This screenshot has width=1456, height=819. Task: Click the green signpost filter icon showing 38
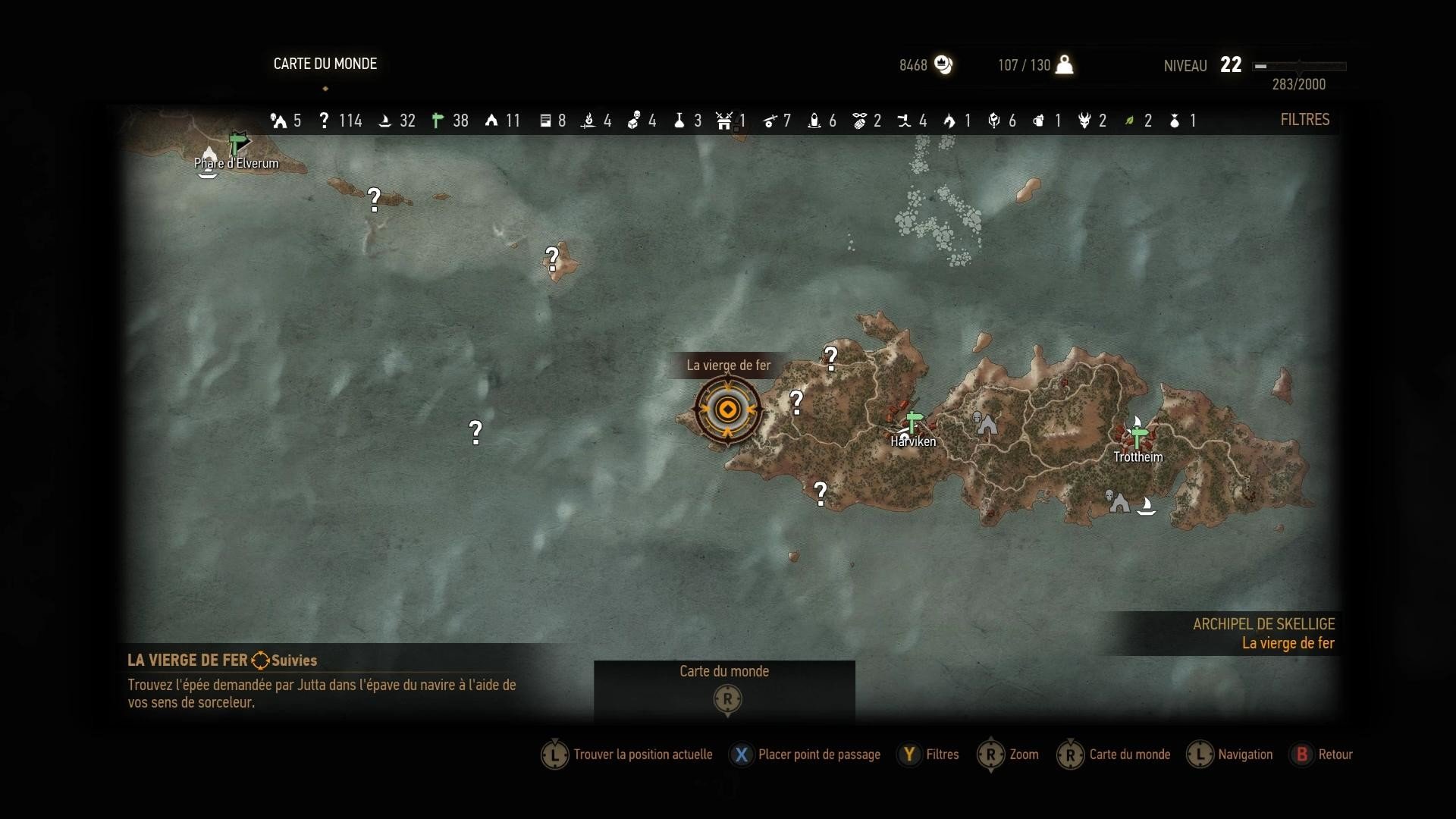tap(438, 120)
